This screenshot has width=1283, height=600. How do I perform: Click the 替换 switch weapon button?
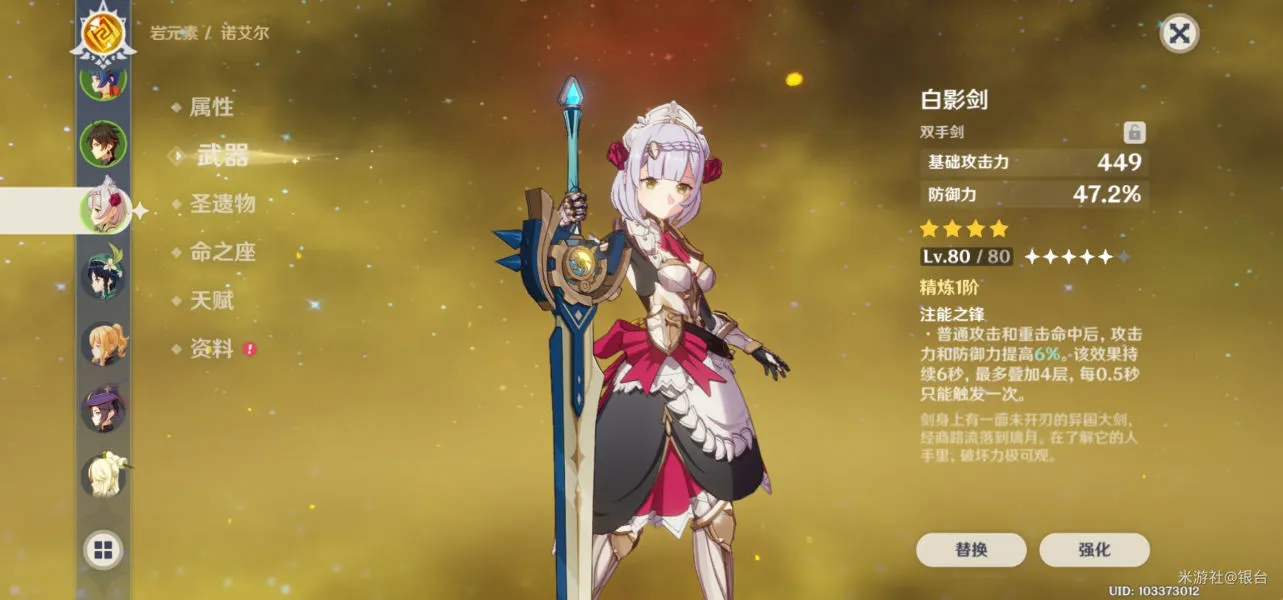[970, 550]
